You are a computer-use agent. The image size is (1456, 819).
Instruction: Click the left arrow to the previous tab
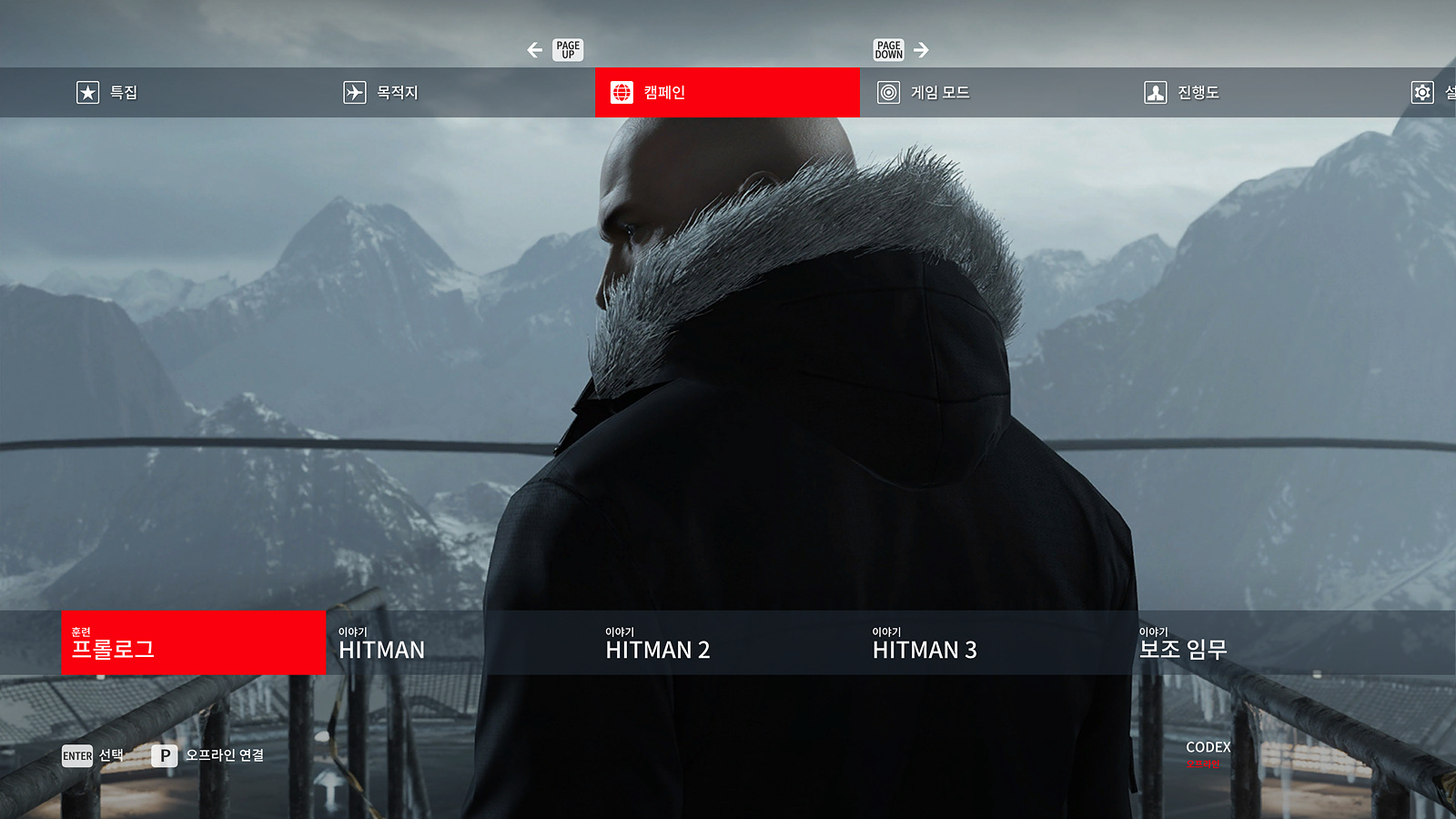tap(535, 50)
